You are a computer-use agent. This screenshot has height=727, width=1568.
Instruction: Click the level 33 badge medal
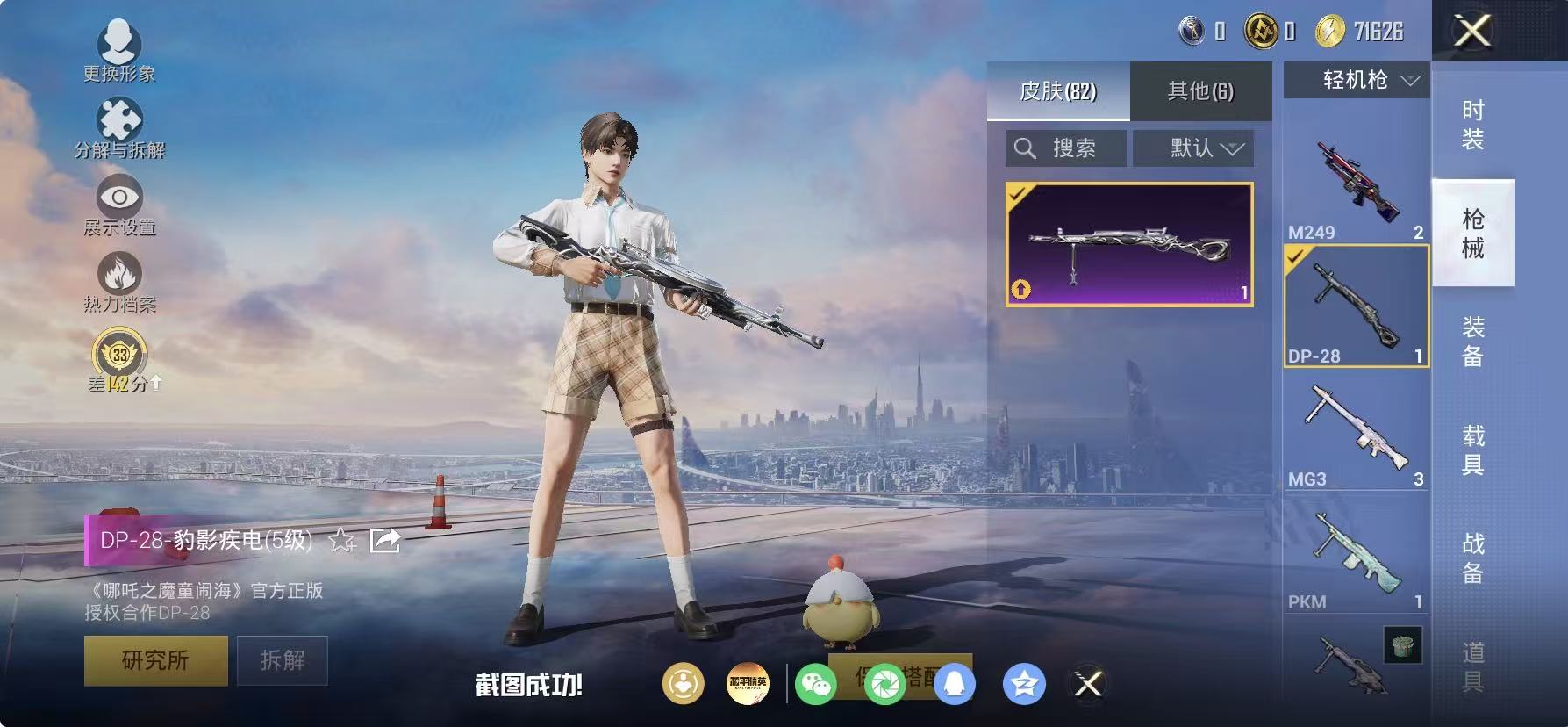click(118, 354)
